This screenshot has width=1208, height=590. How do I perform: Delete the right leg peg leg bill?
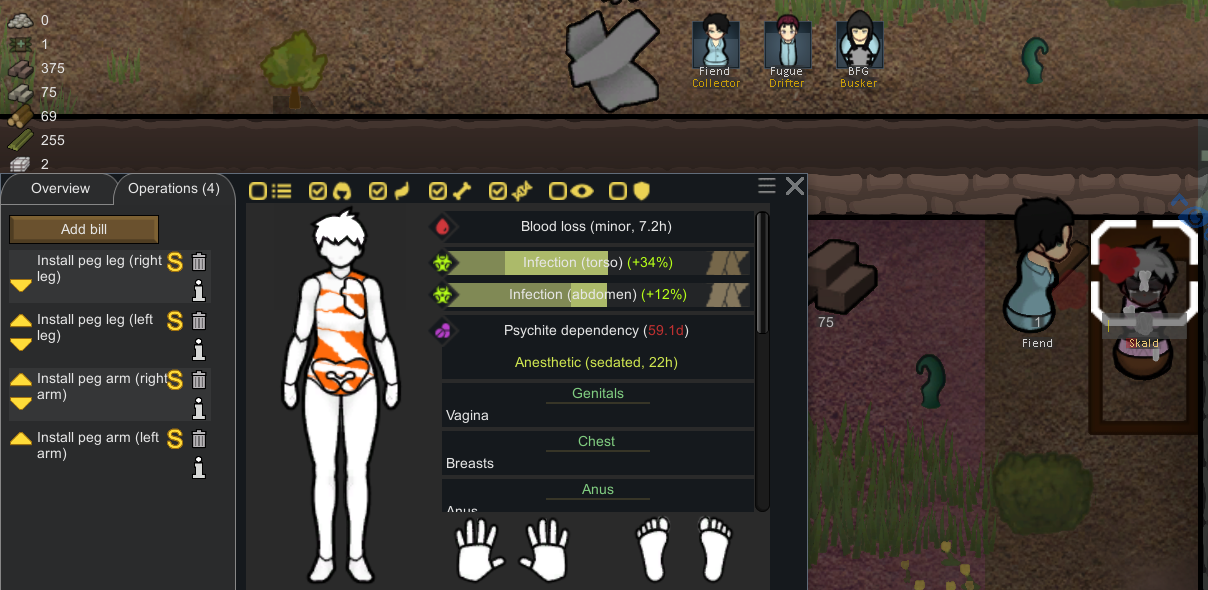(199, 262)
